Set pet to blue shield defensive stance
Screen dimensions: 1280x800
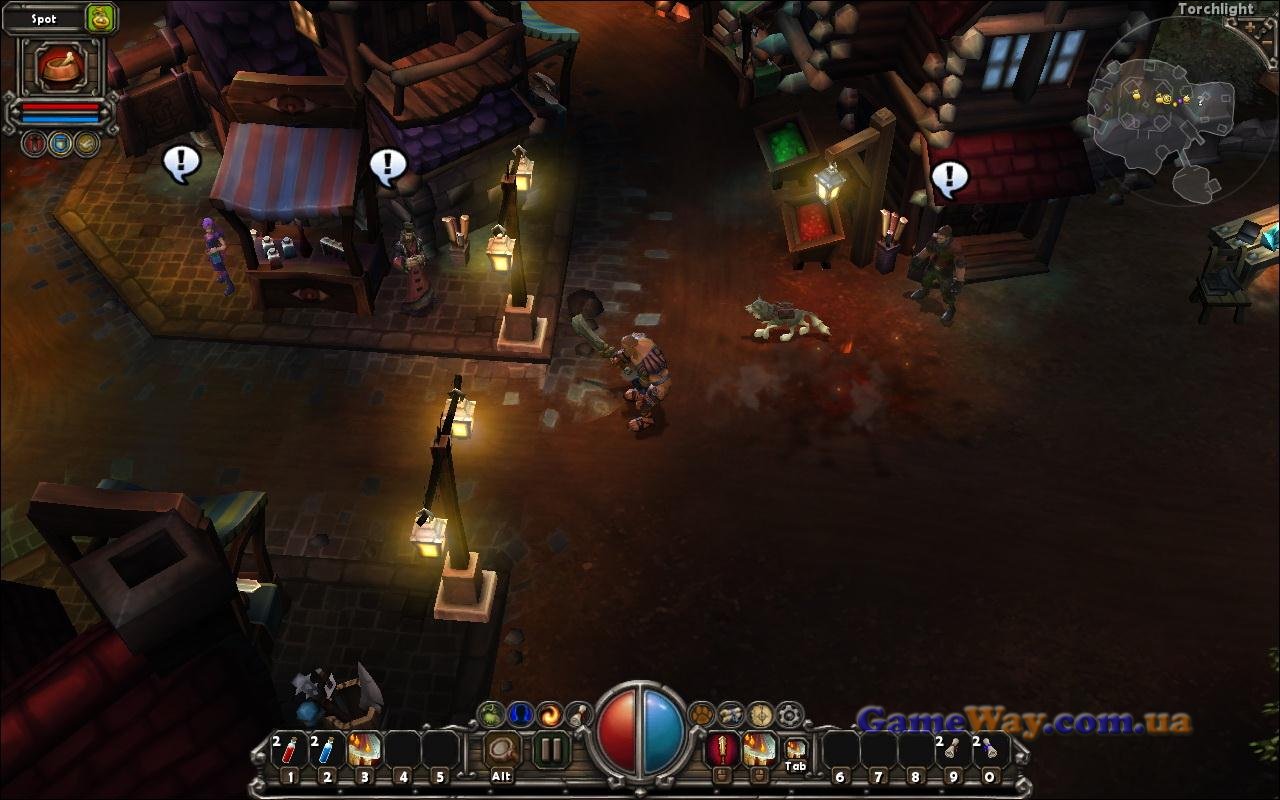click(x=60, y=144)
